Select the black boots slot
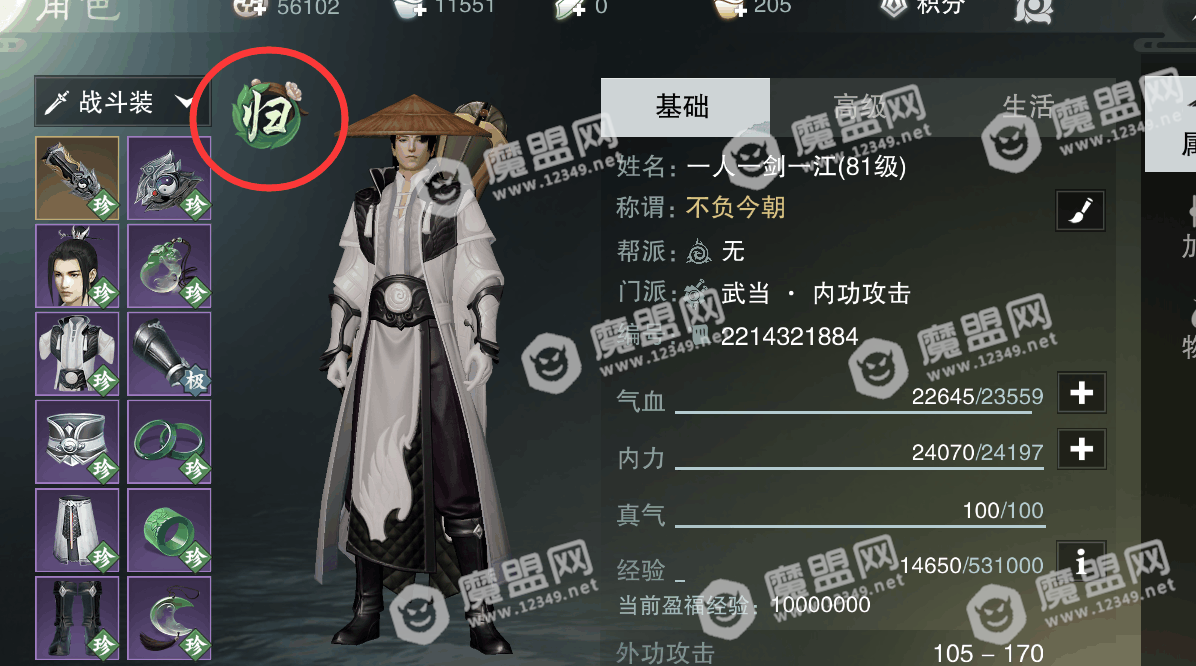The height and width of the screenshot is (666, 1196). [78, 616]
